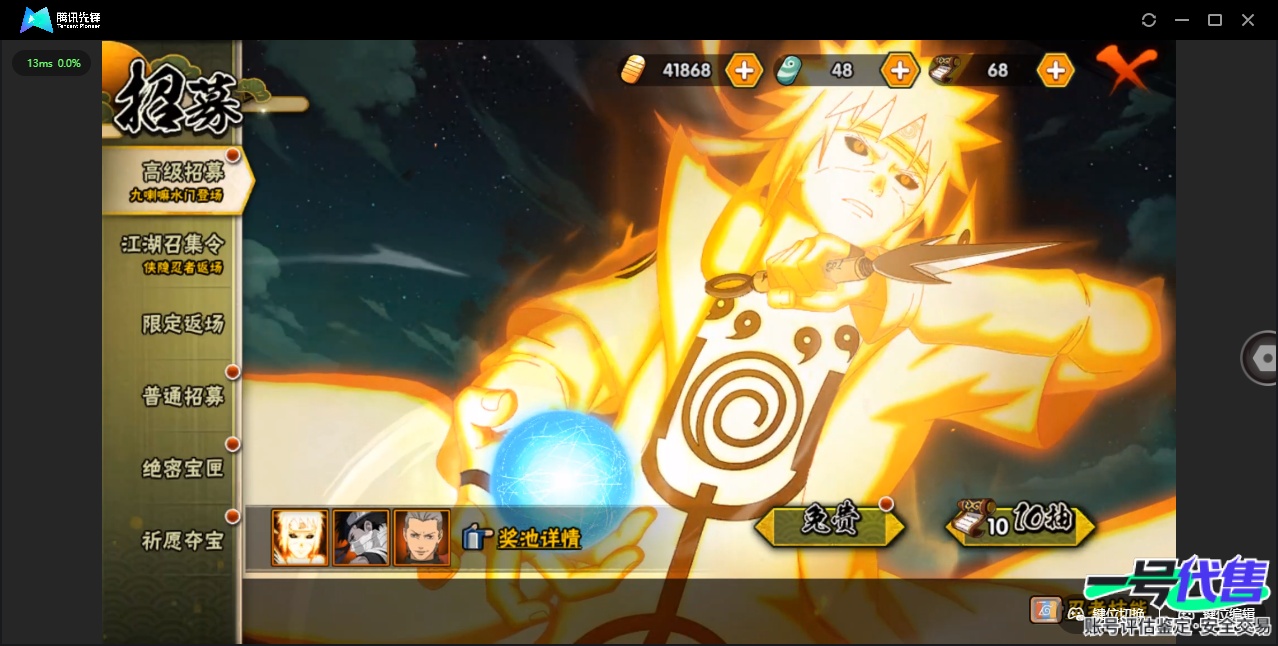
Task: View the masked ninja portrait
Action: click(x=361, y=538)
